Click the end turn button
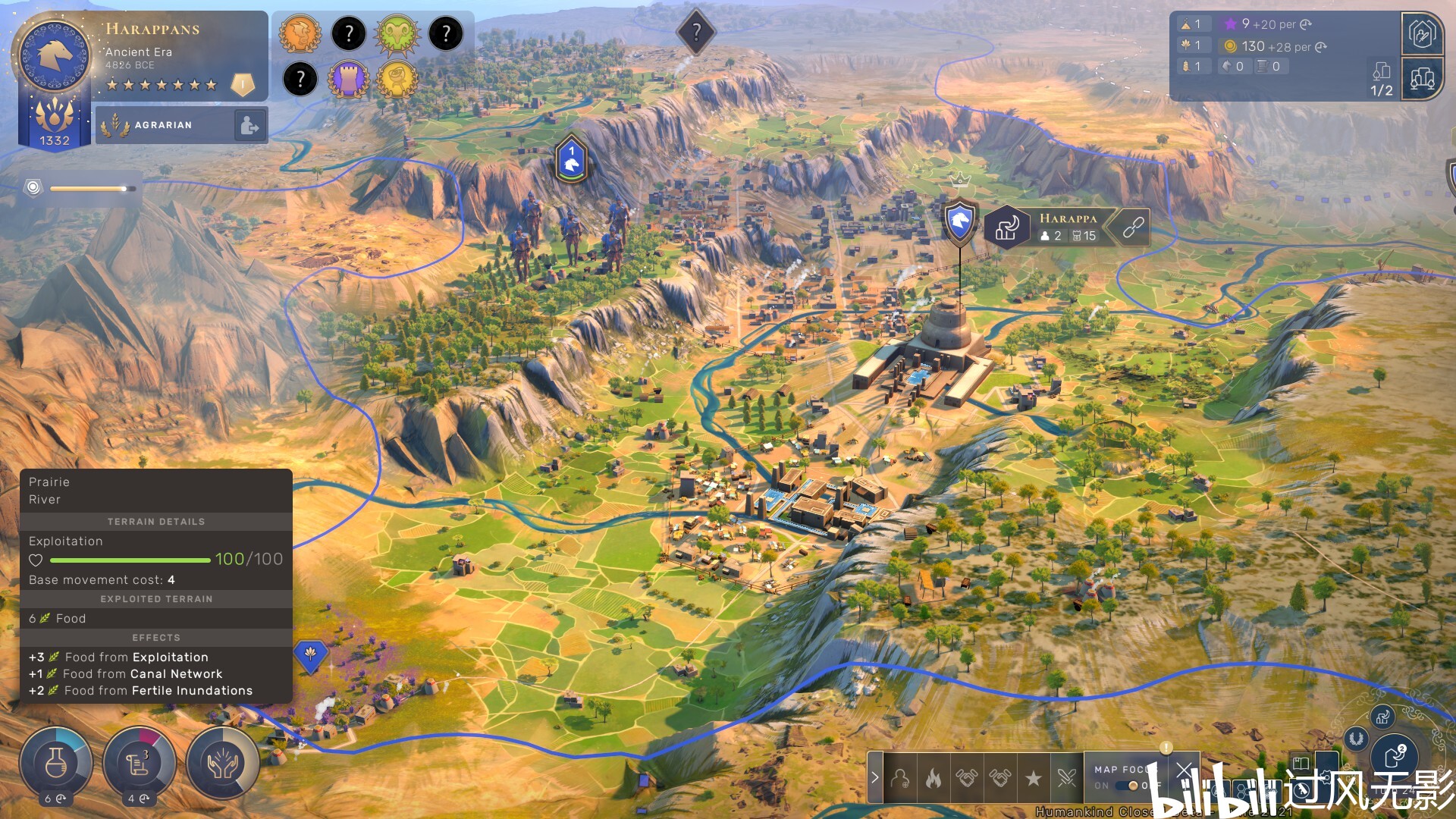Viewport: 1456px width, 819px height. click(x=1395, y=756)
